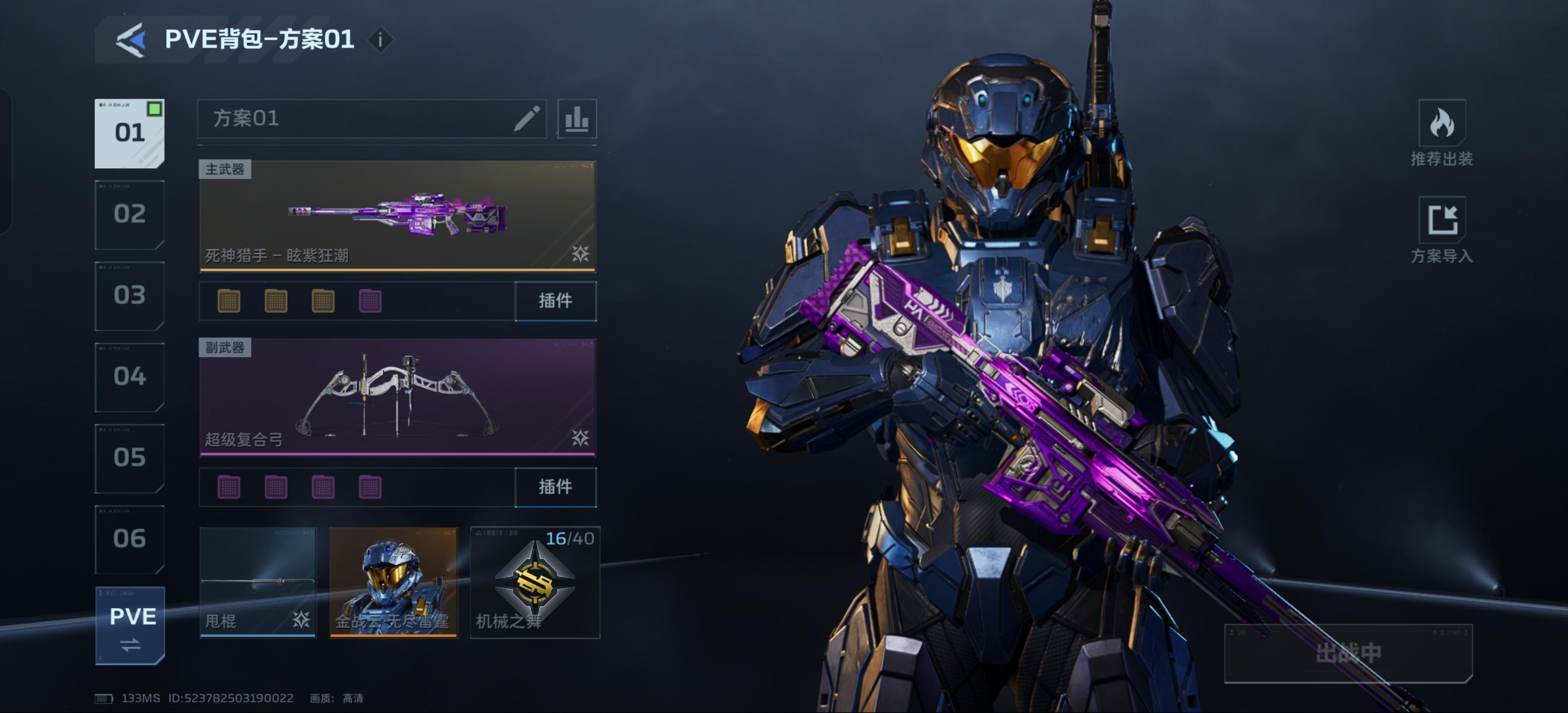Open the bar chart stats button
The image size is (1568, 713).
[577, 119]
